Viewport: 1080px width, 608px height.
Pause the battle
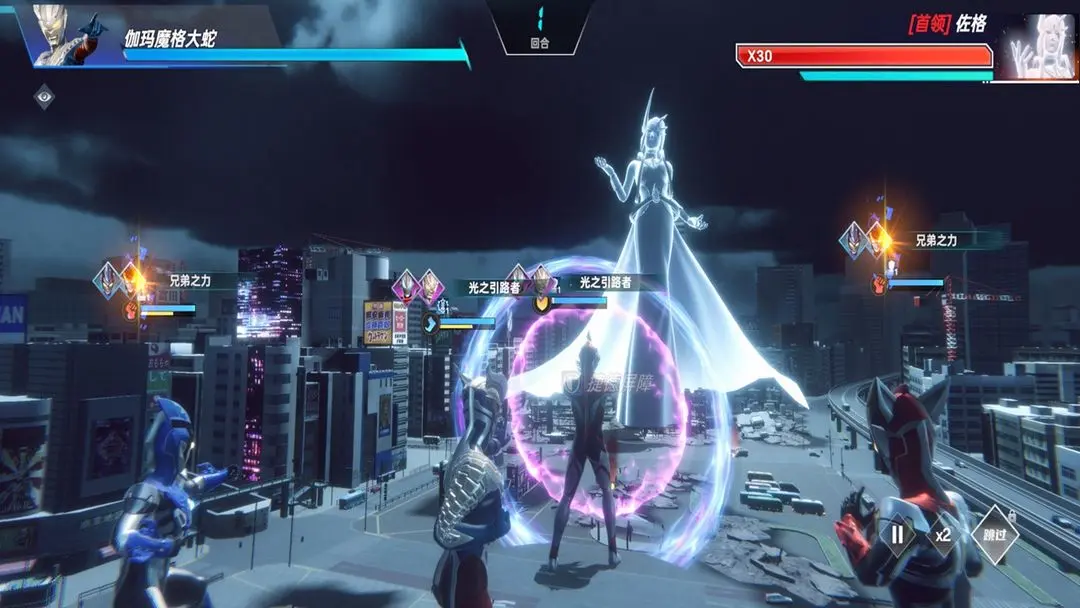click(x=897, y=535)
